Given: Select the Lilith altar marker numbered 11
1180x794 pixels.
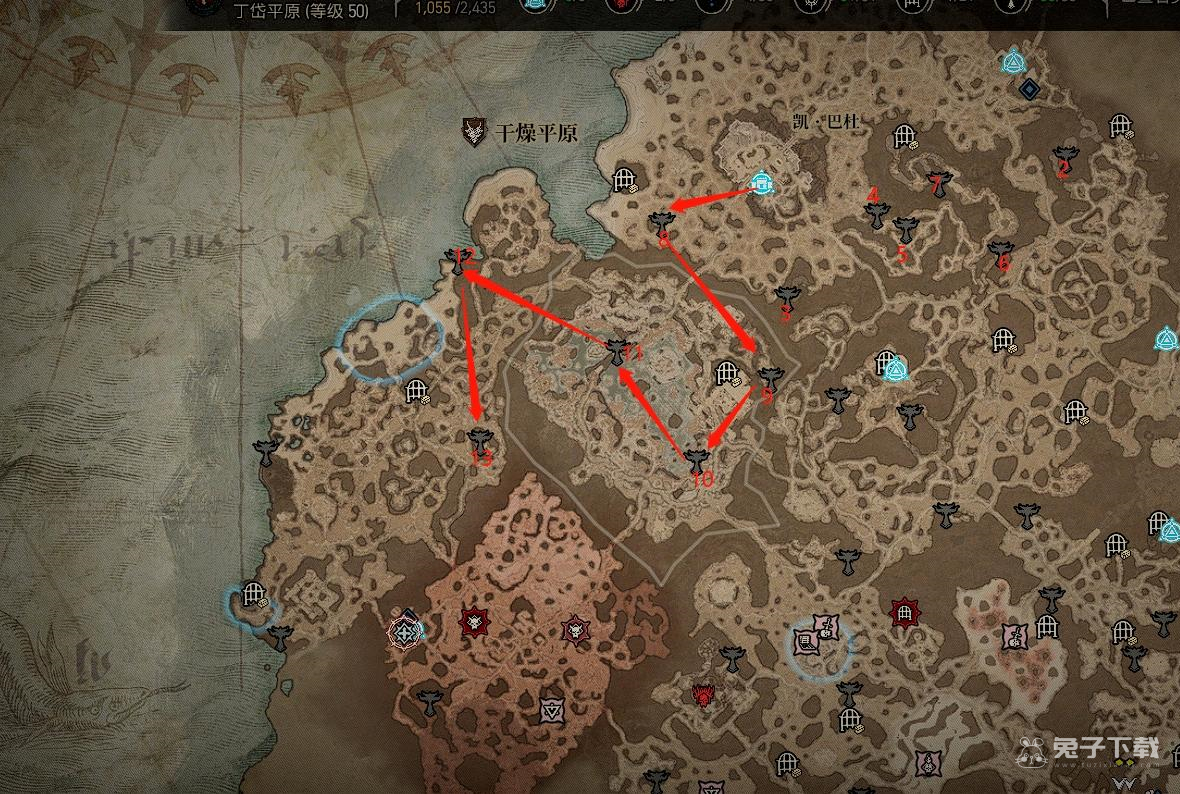Looking at the screenshot, I should click(x=618, y=350).
